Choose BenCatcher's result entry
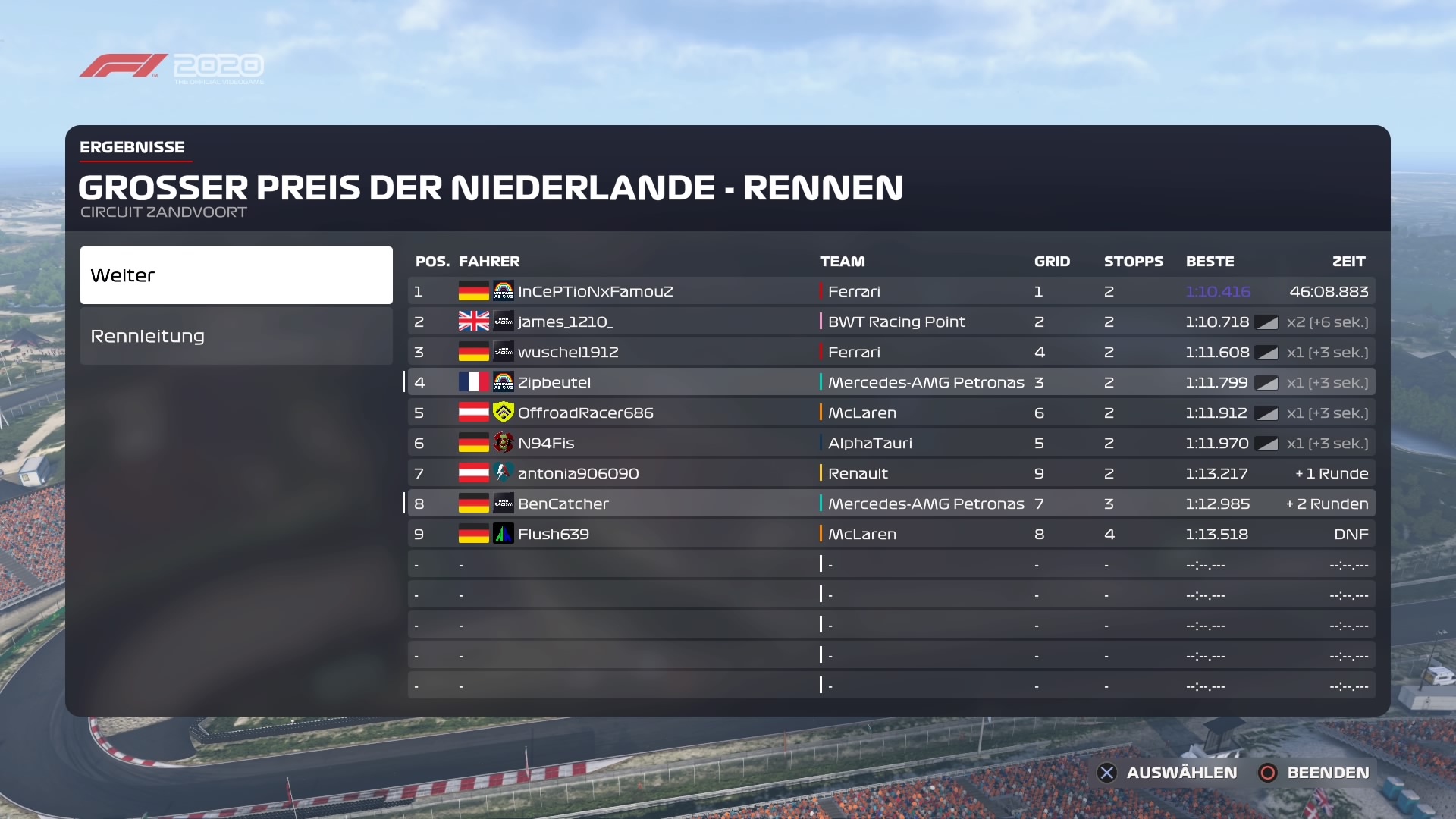Image resolution: width=1456 pixels, height=819 pixels. tap(891, 504)
